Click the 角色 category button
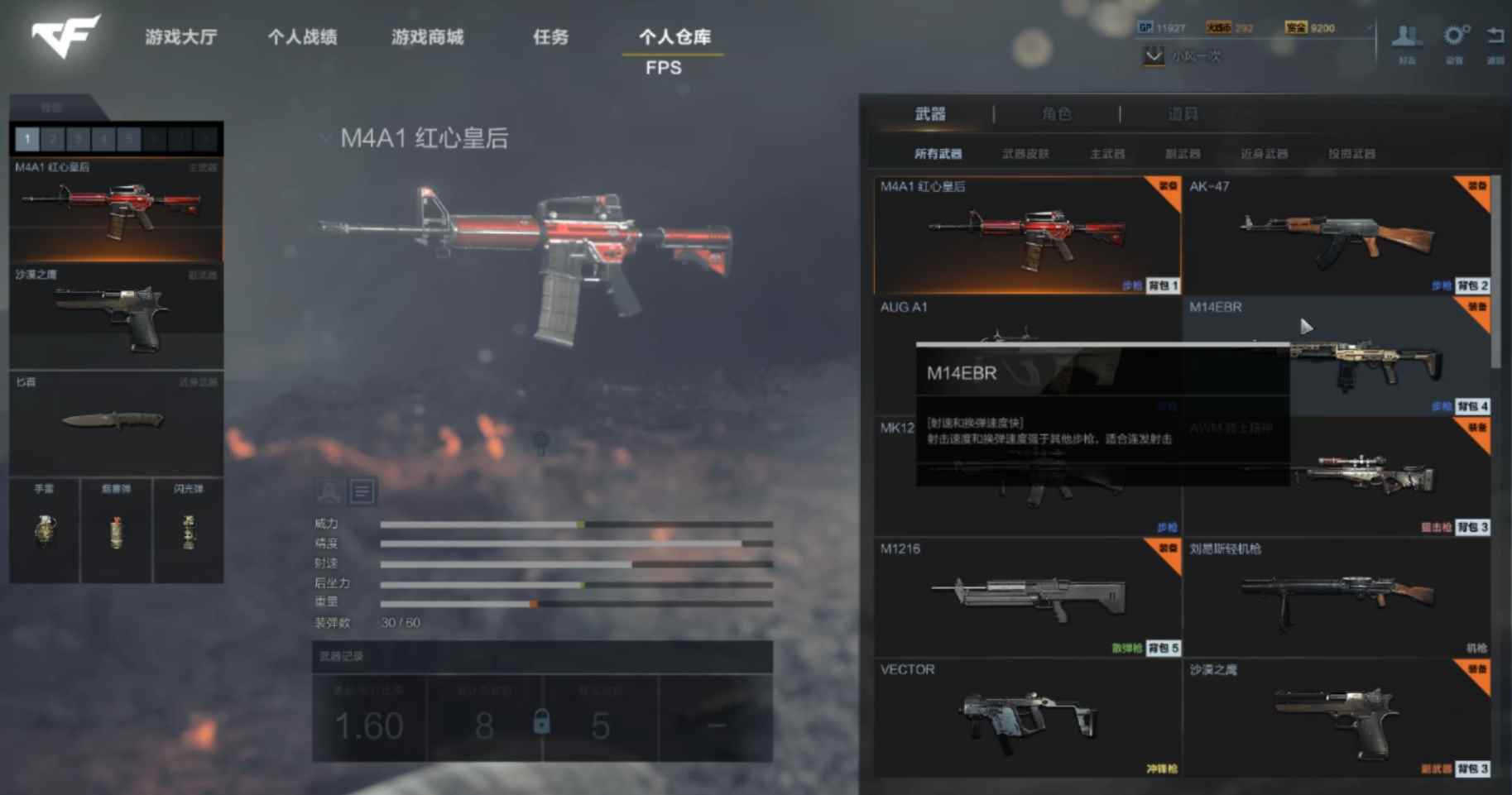This screenshot has width=1512, height=795. pyautogui.click(x=1058, y=113)
